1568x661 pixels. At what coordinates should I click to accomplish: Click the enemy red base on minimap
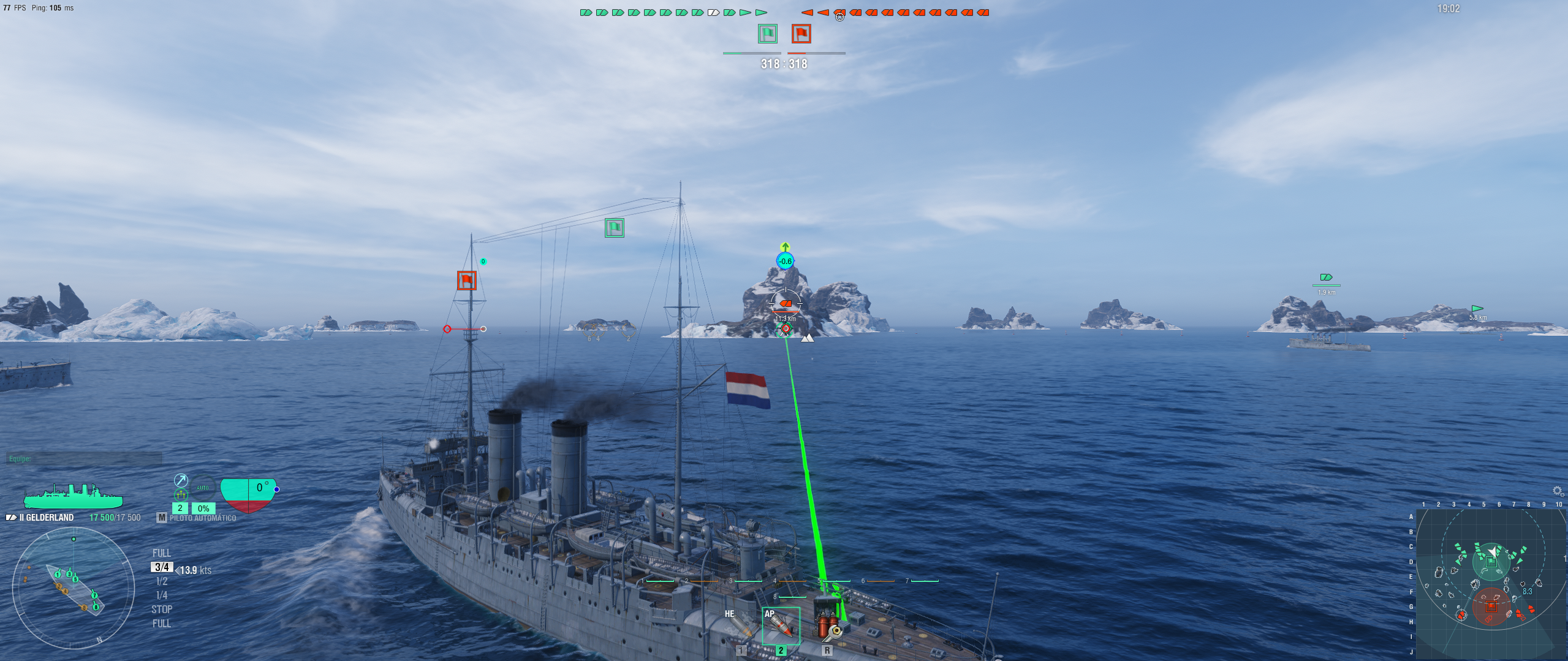[1491, 606]
